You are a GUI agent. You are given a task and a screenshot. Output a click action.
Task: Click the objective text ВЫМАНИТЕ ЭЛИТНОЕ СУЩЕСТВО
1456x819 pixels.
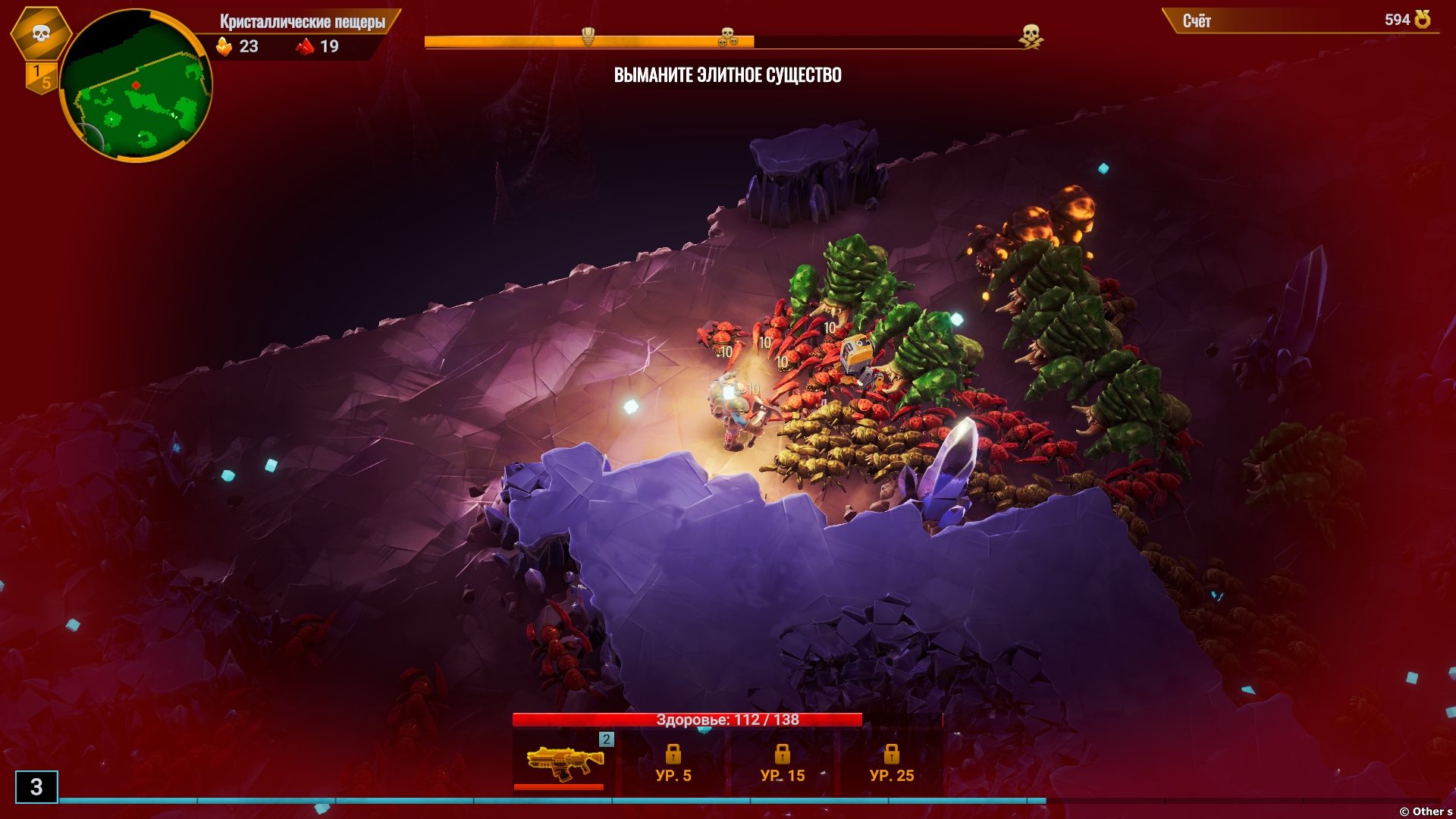click(x=727, y=75)
